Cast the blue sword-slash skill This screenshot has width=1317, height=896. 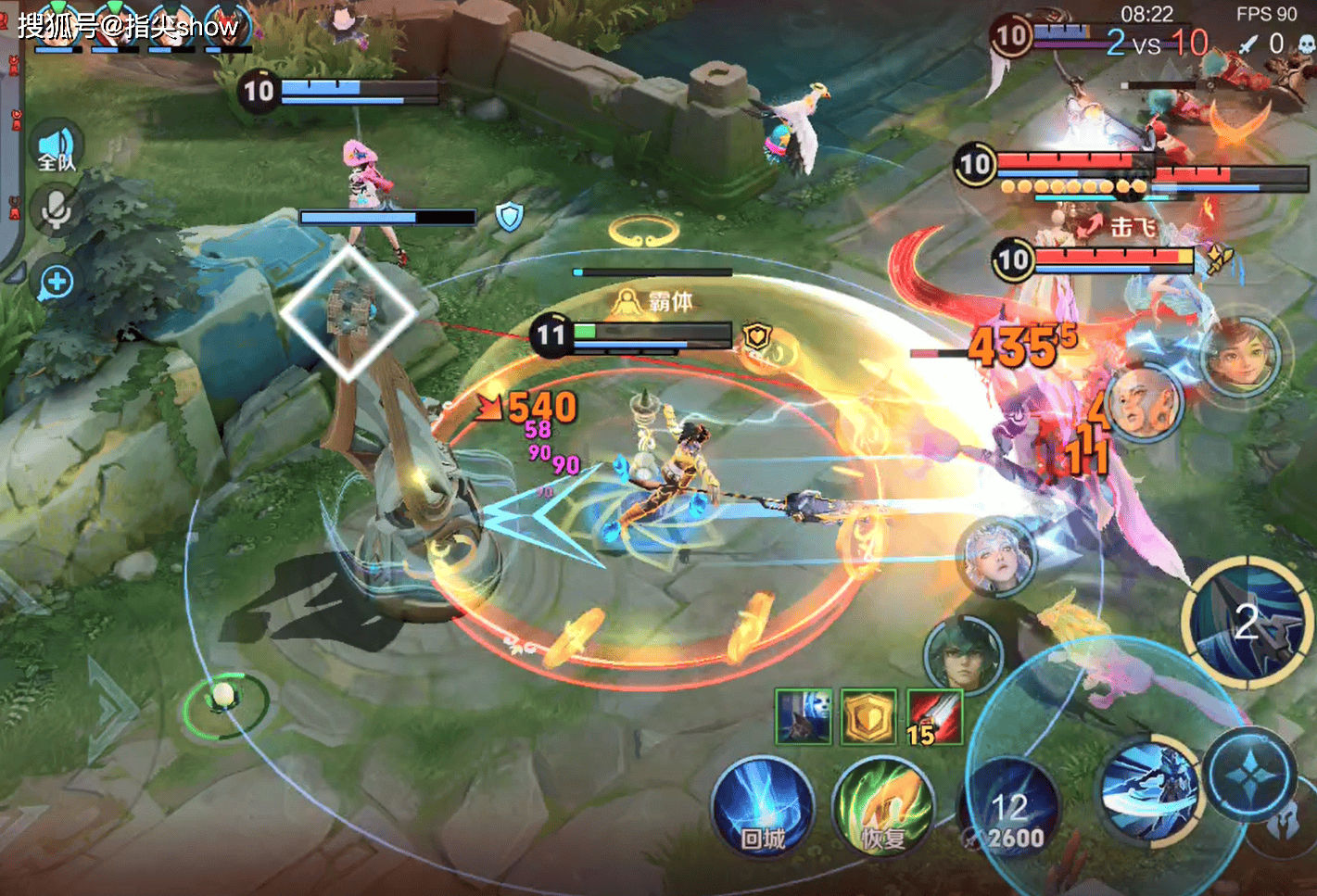[x=1149, y=789]
